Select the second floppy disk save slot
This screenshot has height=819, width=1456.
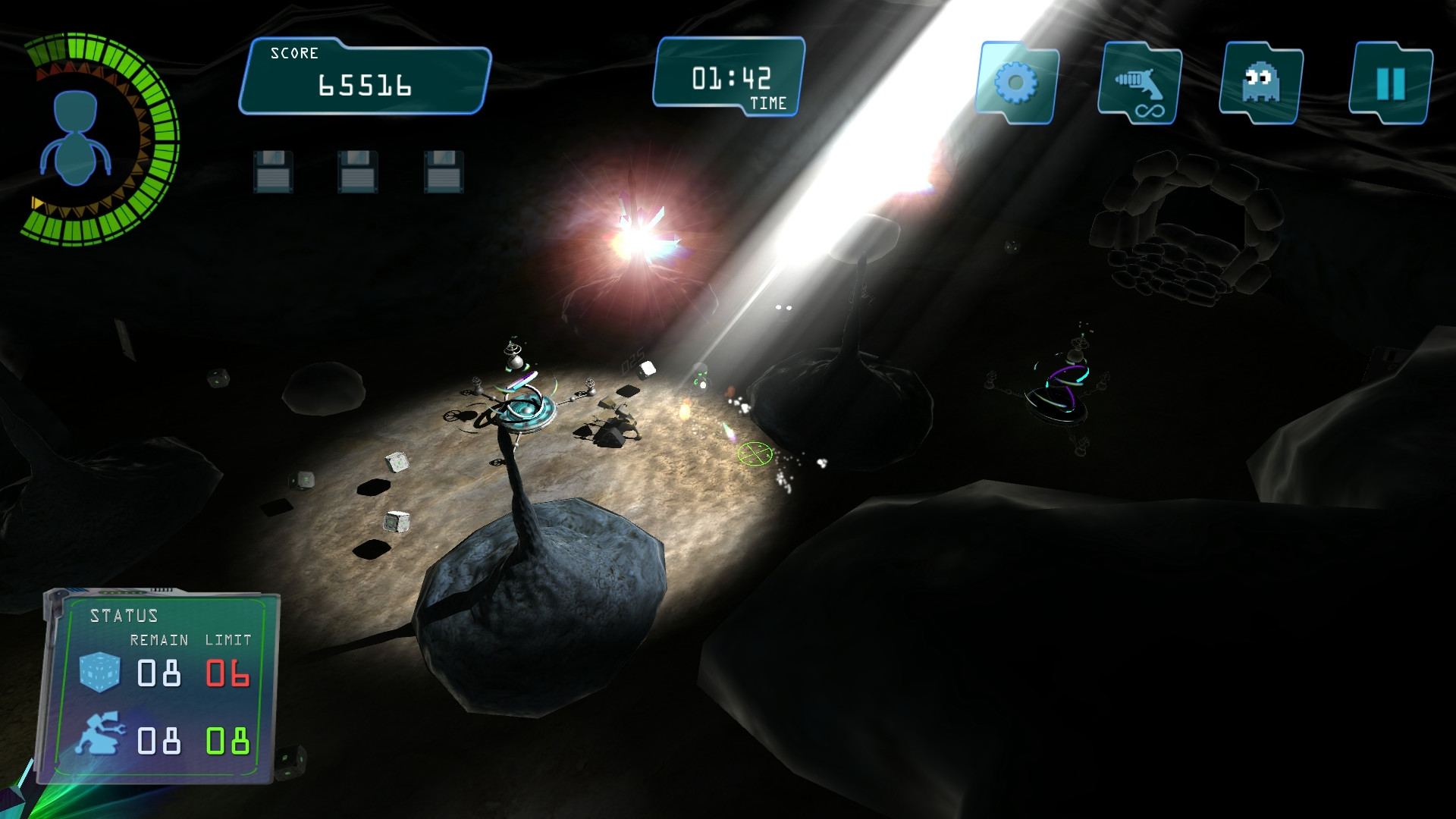[356, 170]
